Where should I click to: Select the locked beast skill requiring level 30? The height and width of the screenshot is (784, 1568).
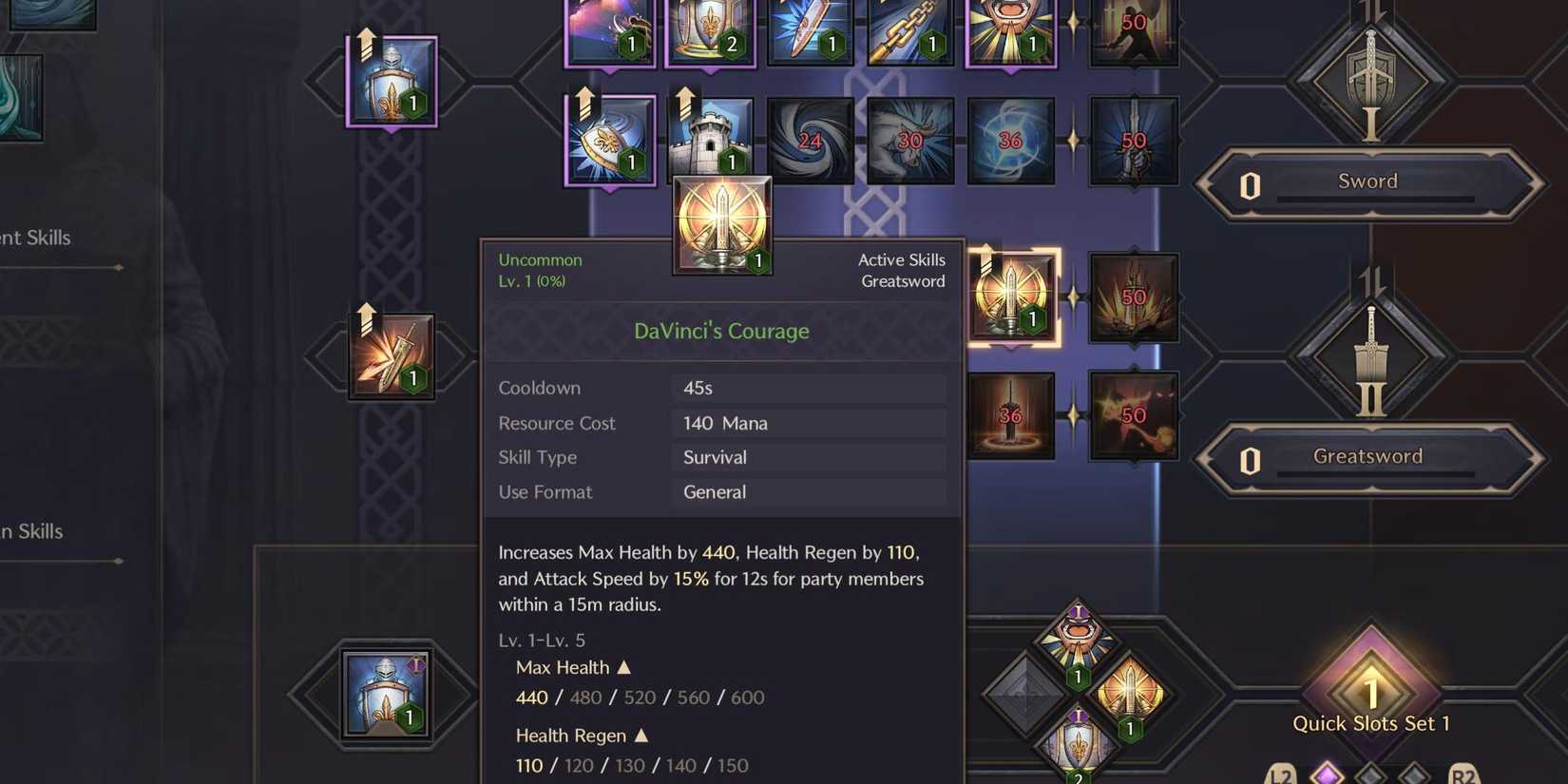(x=910, y=140)
